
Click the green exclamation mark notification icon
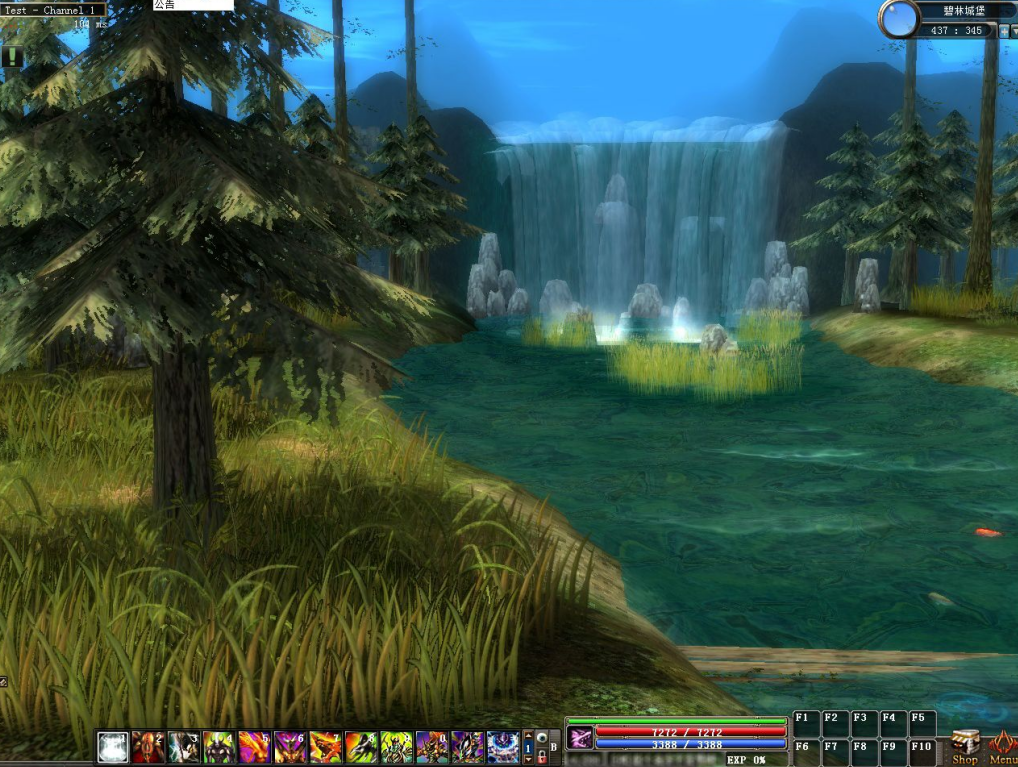[x=11, y=57]
